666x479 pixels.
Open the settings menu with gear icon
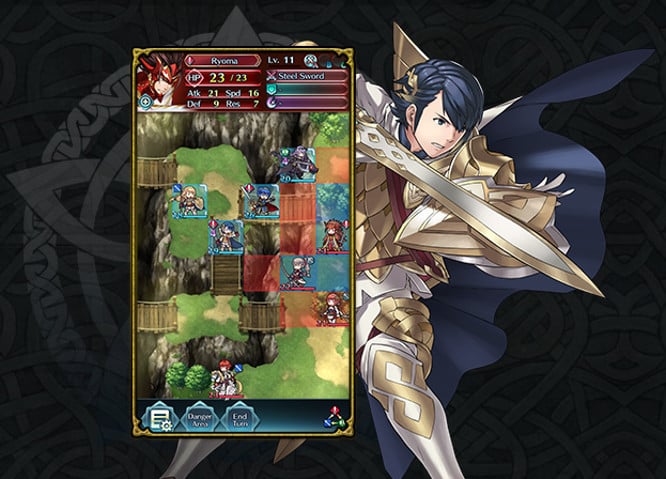pyautogui.click(x=158, y=420)
